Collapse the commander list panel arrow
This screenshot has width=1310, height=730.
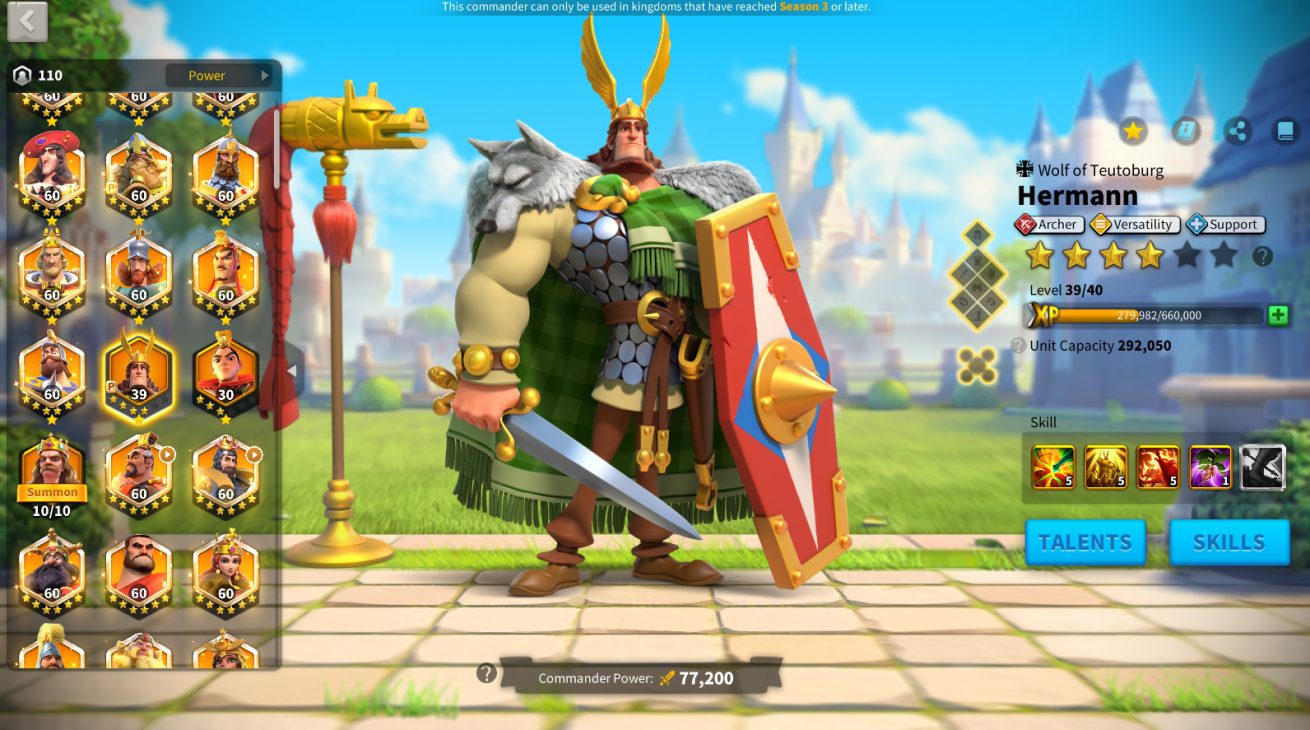[292, 371]
